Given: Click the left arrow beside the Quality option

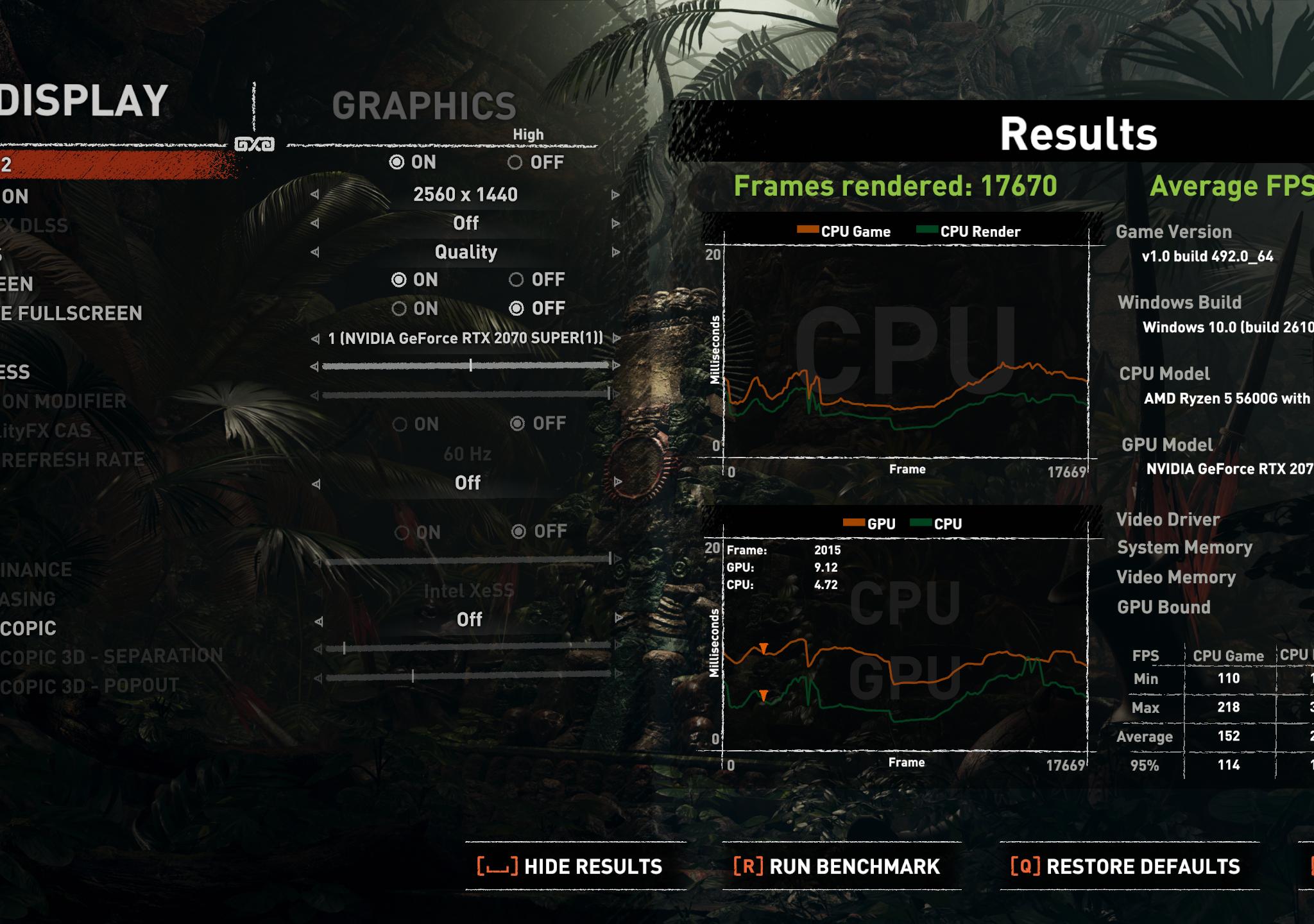Looking at the screenshot, I should click(314, 252).
